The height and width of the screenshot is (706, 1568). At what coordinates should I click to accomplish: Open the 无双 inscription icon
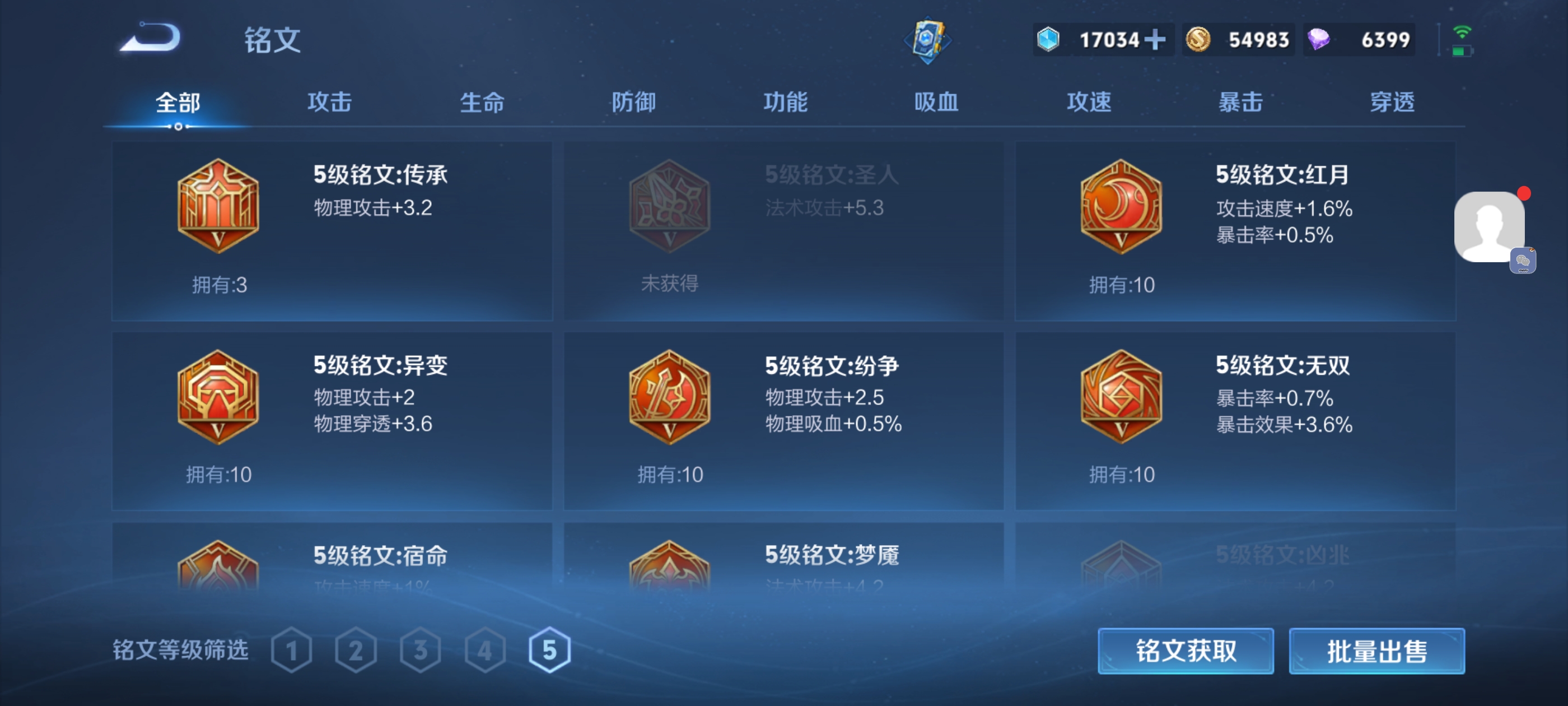click(1121, 397)
